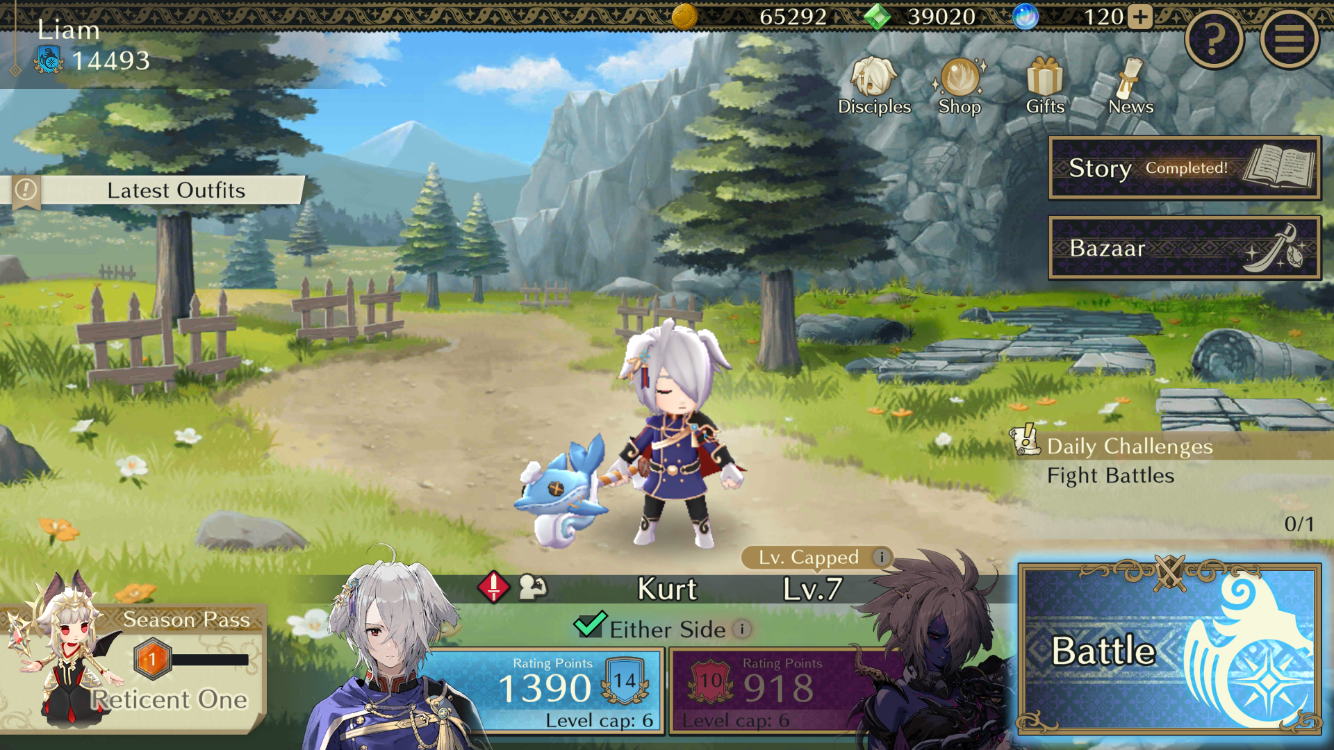View the Latest Outfits banner
This screenshot has width=1334, height=750.
coord(160,190)
